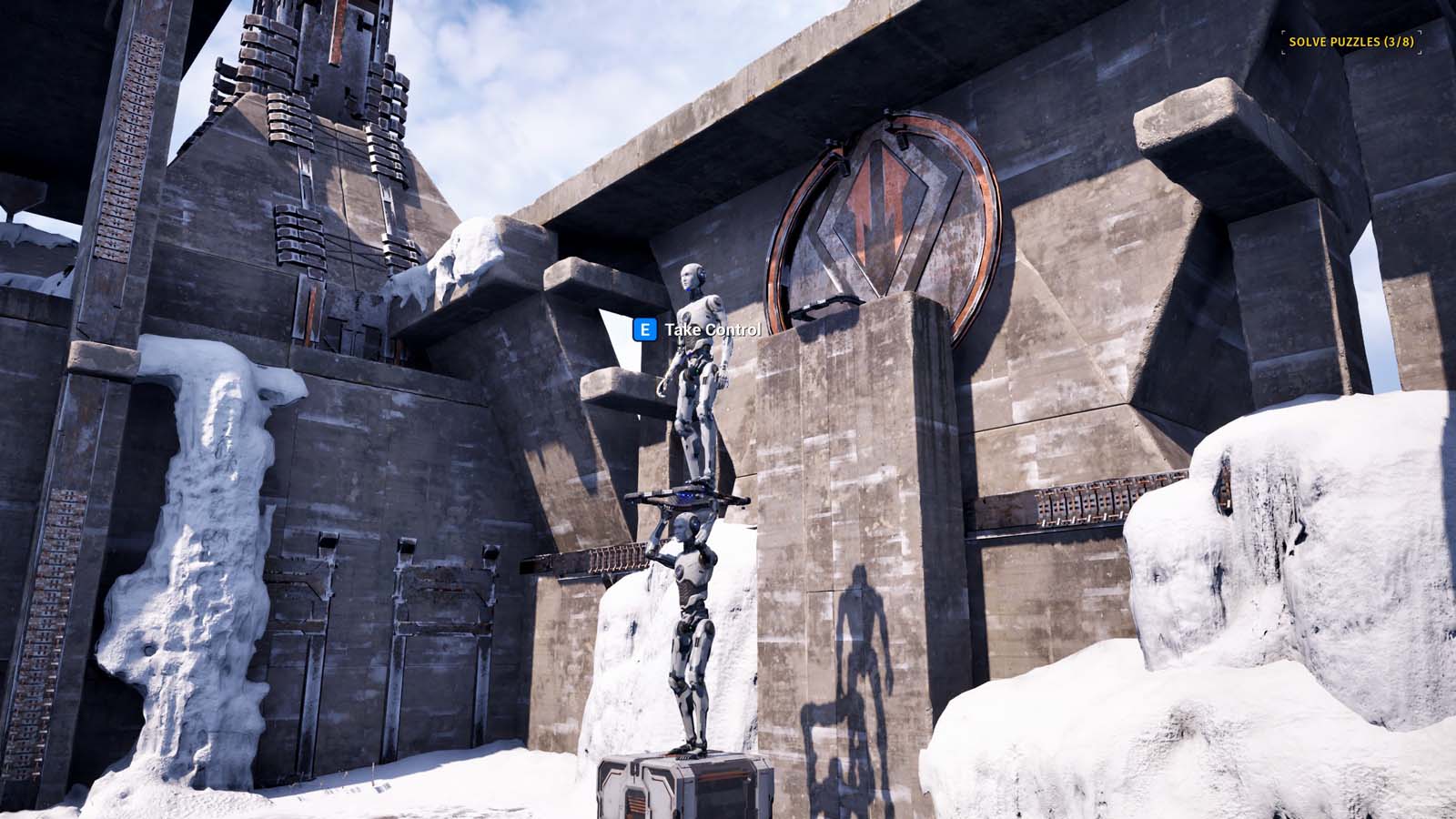This screenshot has height=819, width=1456.
Task: Click the E key prompt icon
Action: pos(643,328)
